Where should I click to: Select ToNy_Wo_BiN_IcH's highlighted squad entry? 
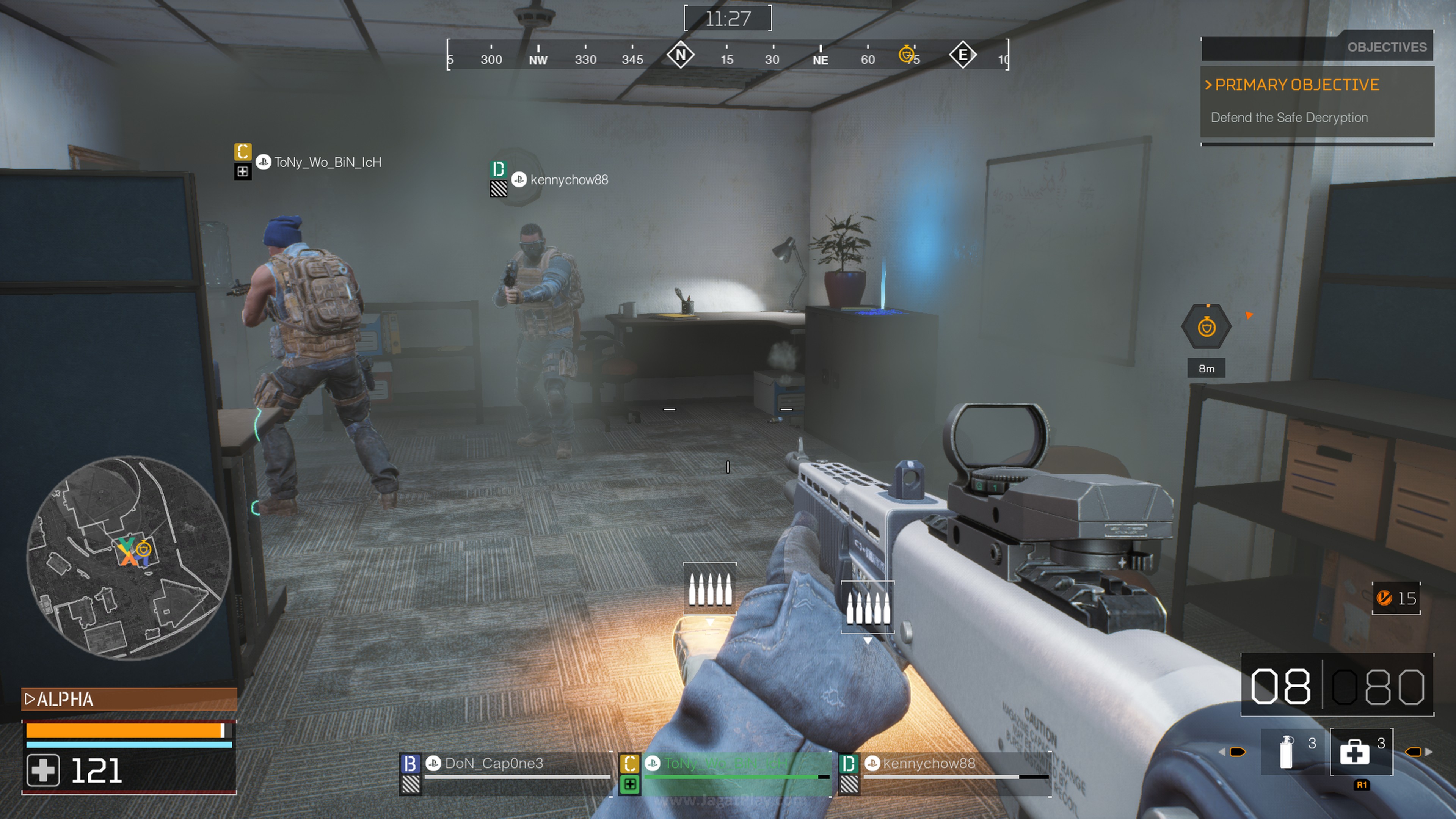725,764
